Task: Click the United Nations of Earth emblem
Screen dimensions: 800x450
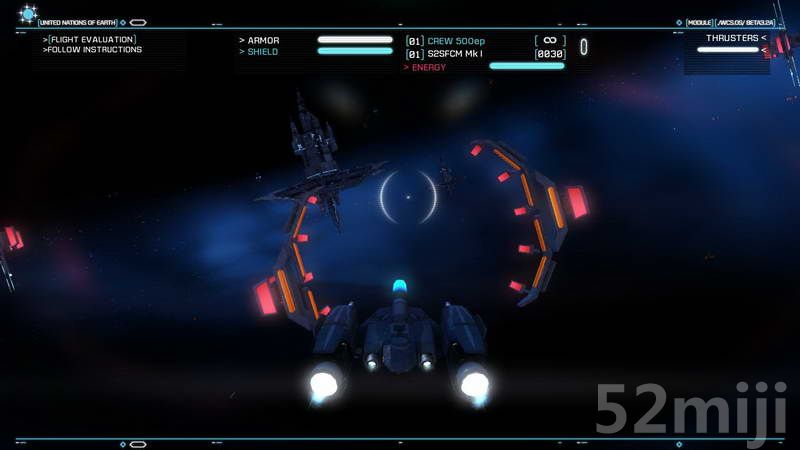Action: point(27,14)
